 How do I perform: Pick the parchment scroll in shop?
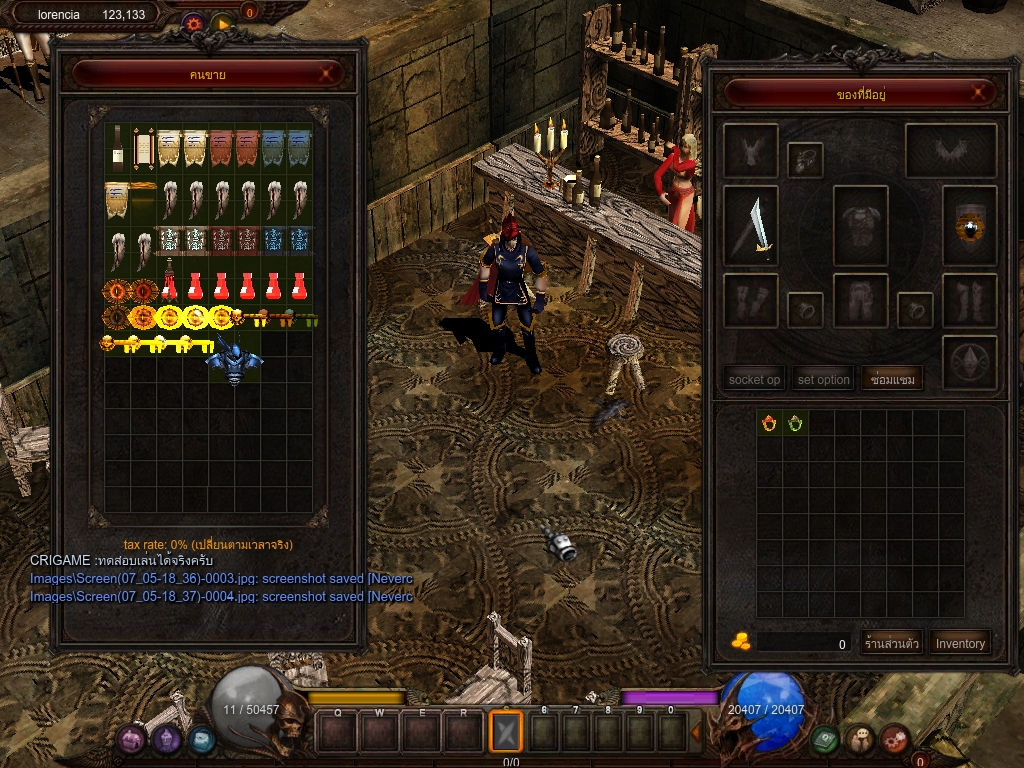(x=142, y=148)
